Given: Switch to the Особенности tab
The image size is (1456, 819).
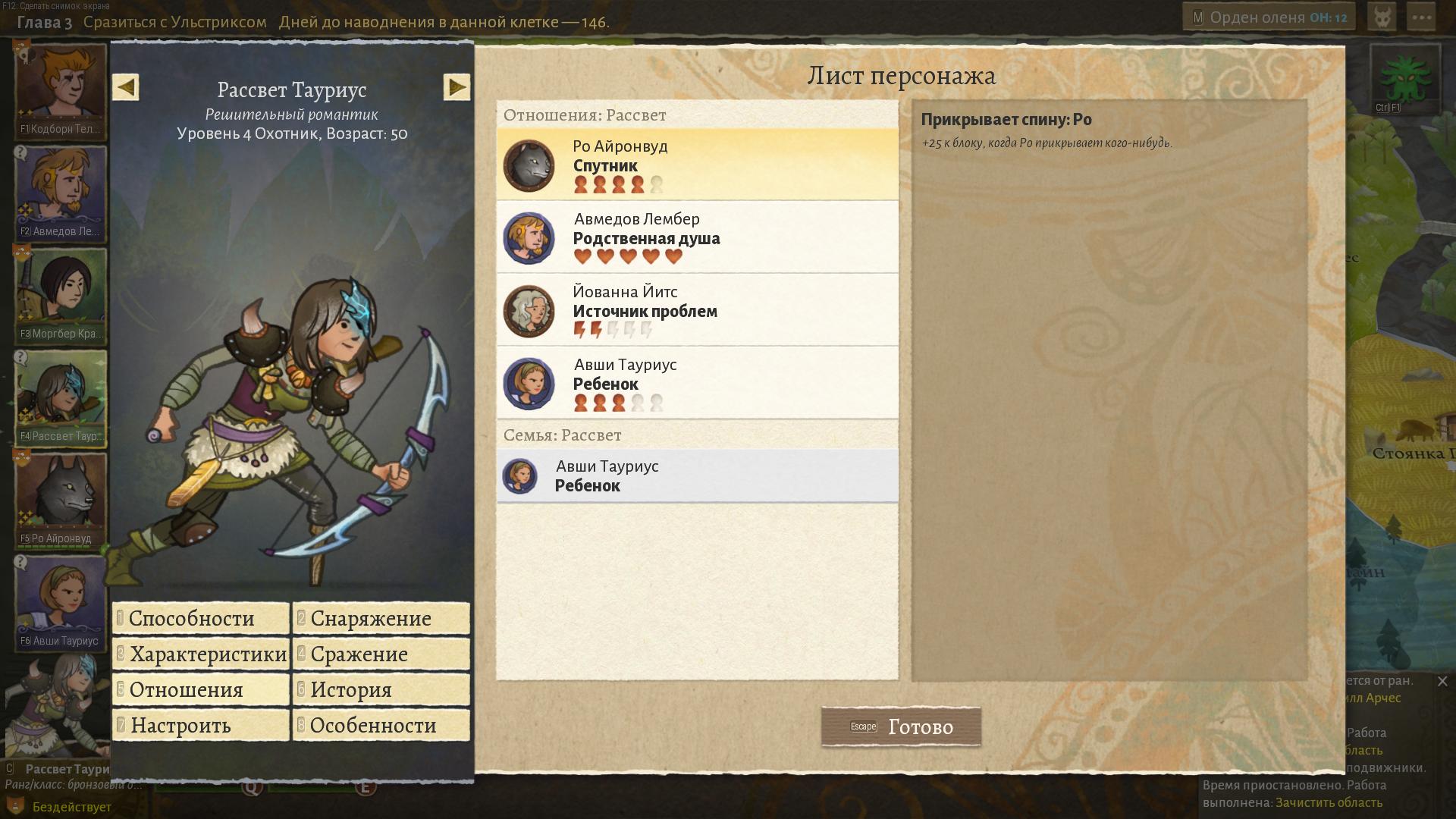Looking at the screenshot, I should 381,725.
